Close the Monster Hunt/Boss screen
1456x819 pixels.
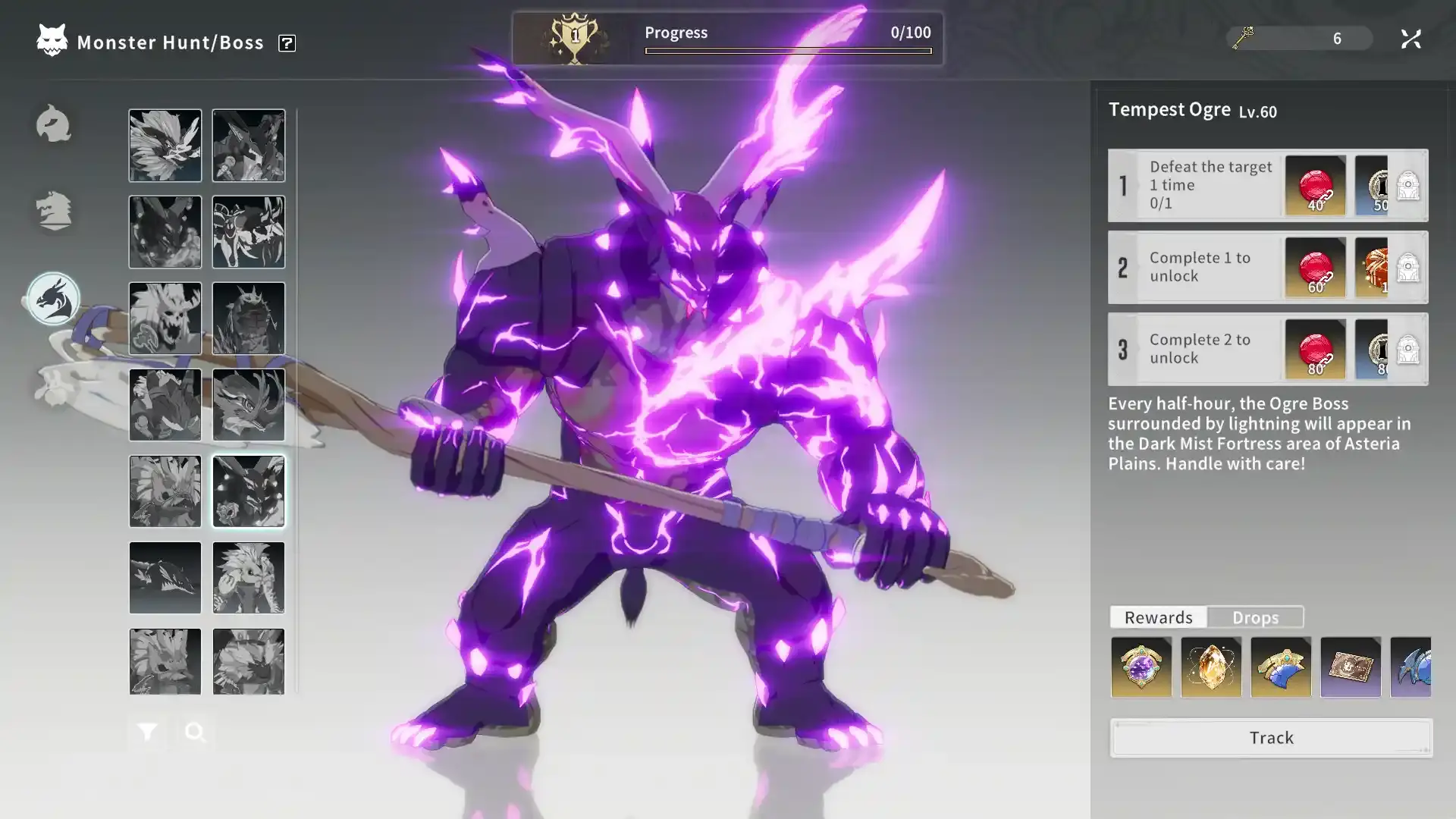point(1410,39)
